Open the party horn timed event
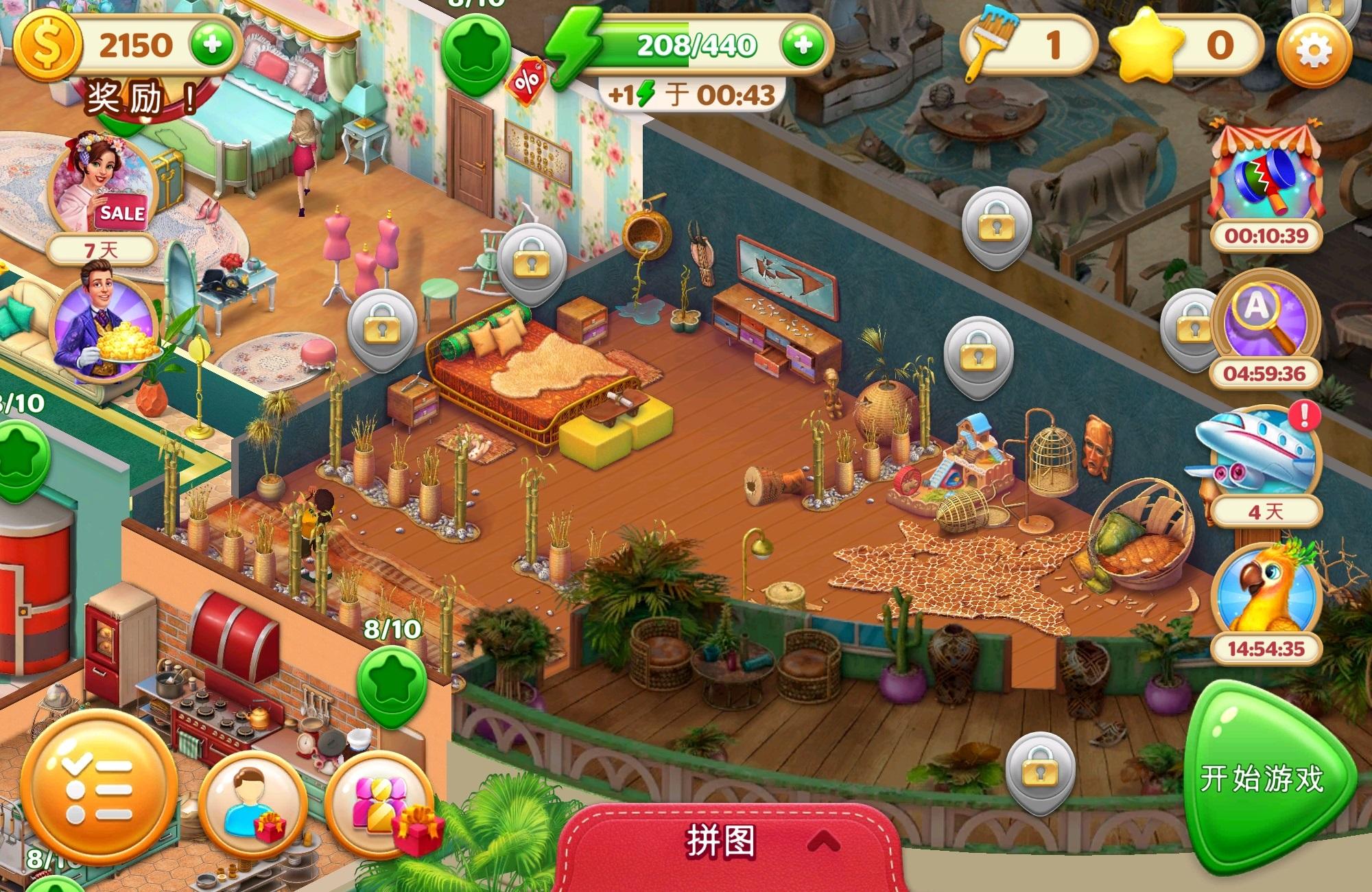The image size is (1372, 892). click(1266, 178)
